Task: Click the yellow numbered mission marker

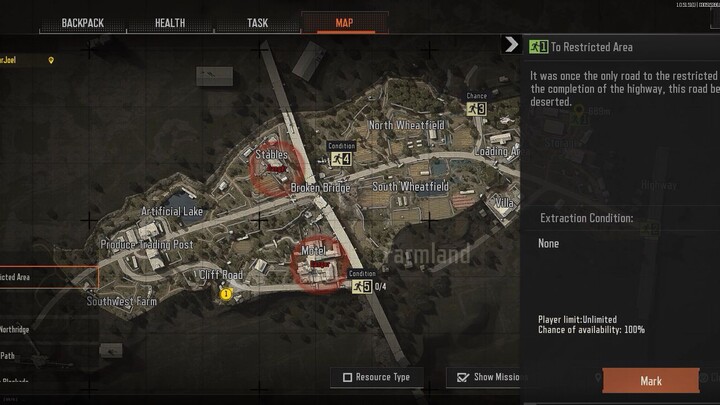Action: point(226,294)
